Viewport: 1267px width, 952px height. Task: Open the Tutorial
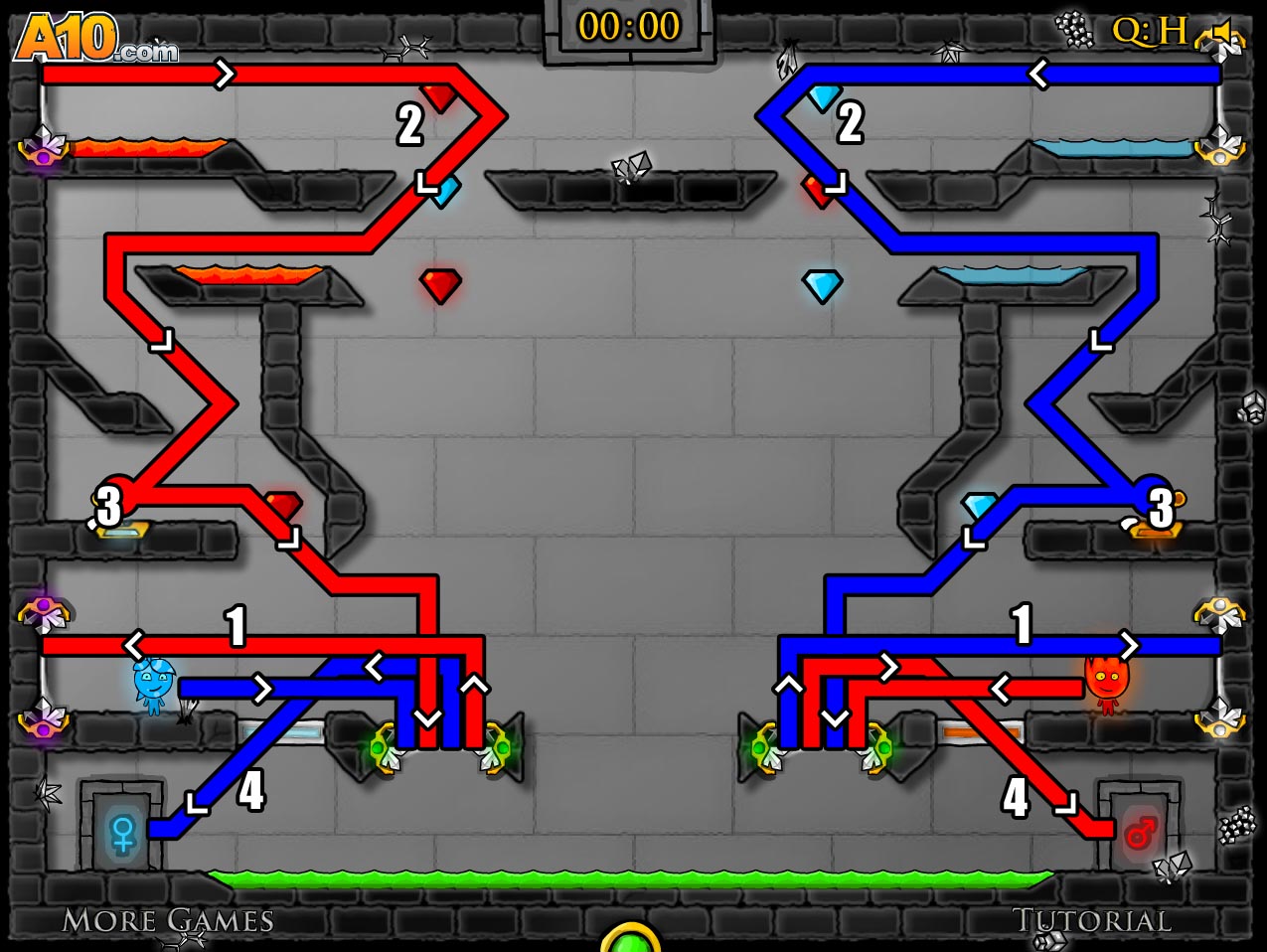click(x=1091, y=921)
